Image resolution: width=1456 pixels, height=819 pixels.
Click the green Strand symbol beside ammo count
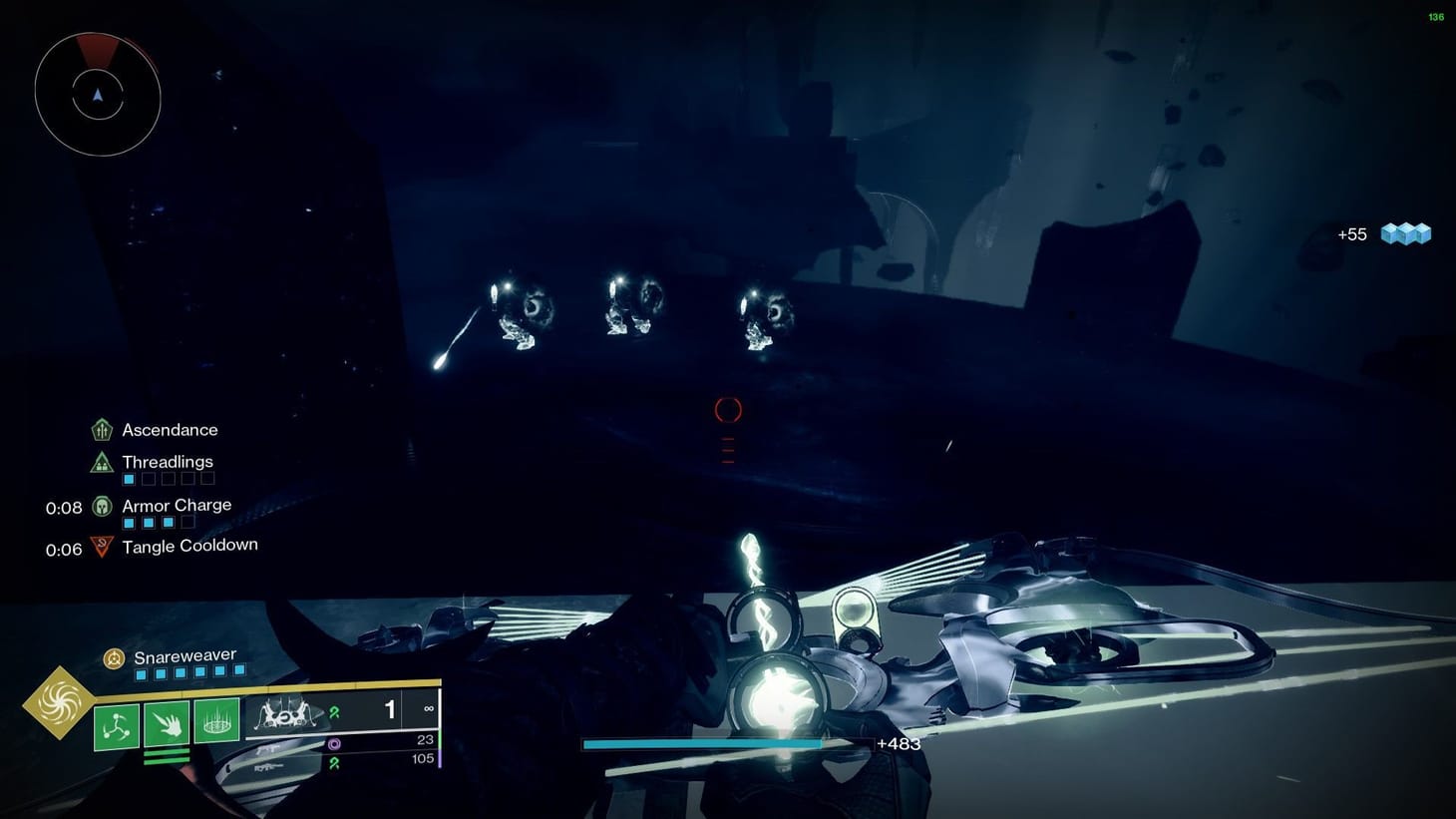(336, 711)
